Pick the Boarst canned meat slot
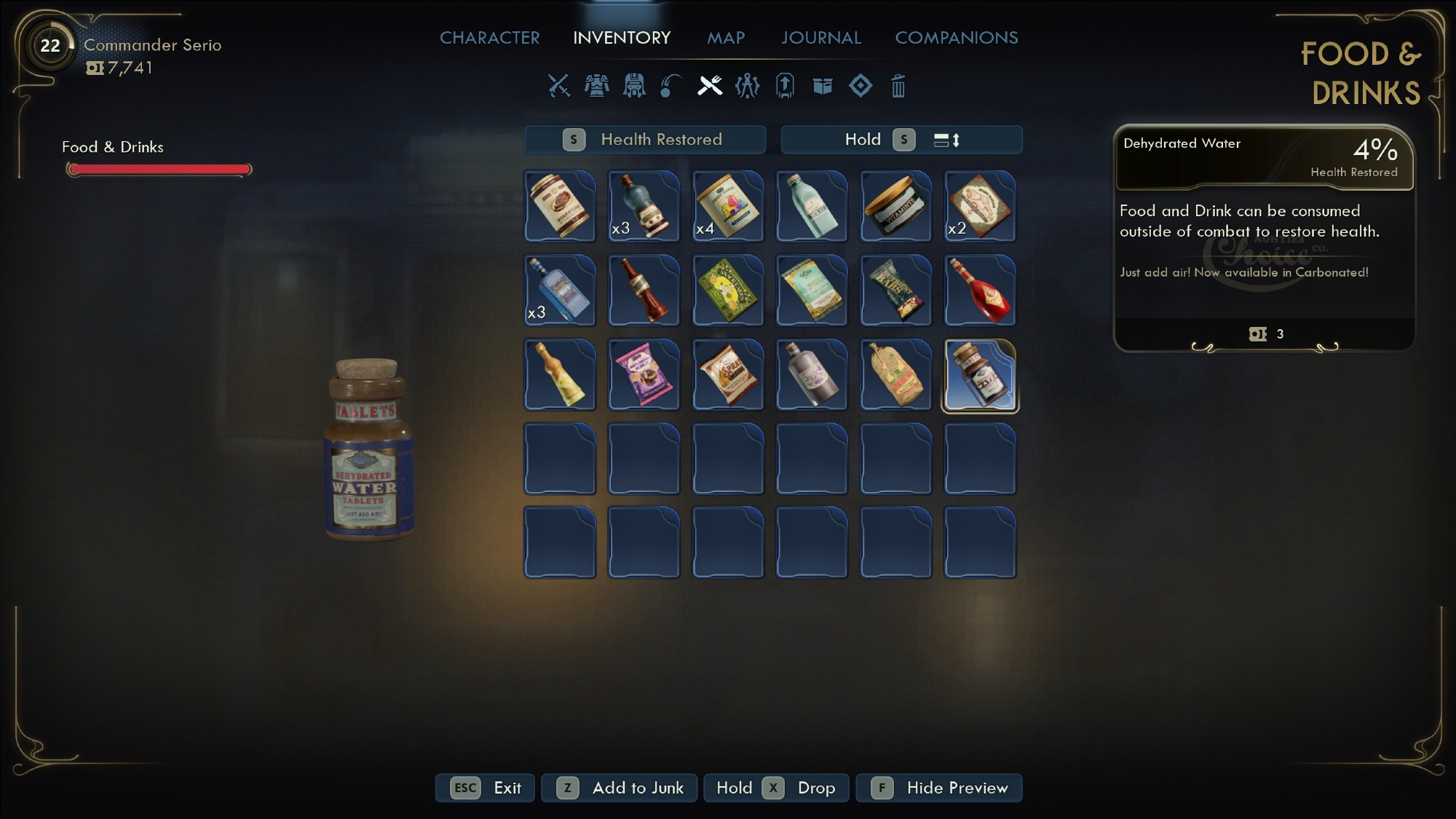The width and height of the screenshot is (1456, 819). tap(560, 207)
